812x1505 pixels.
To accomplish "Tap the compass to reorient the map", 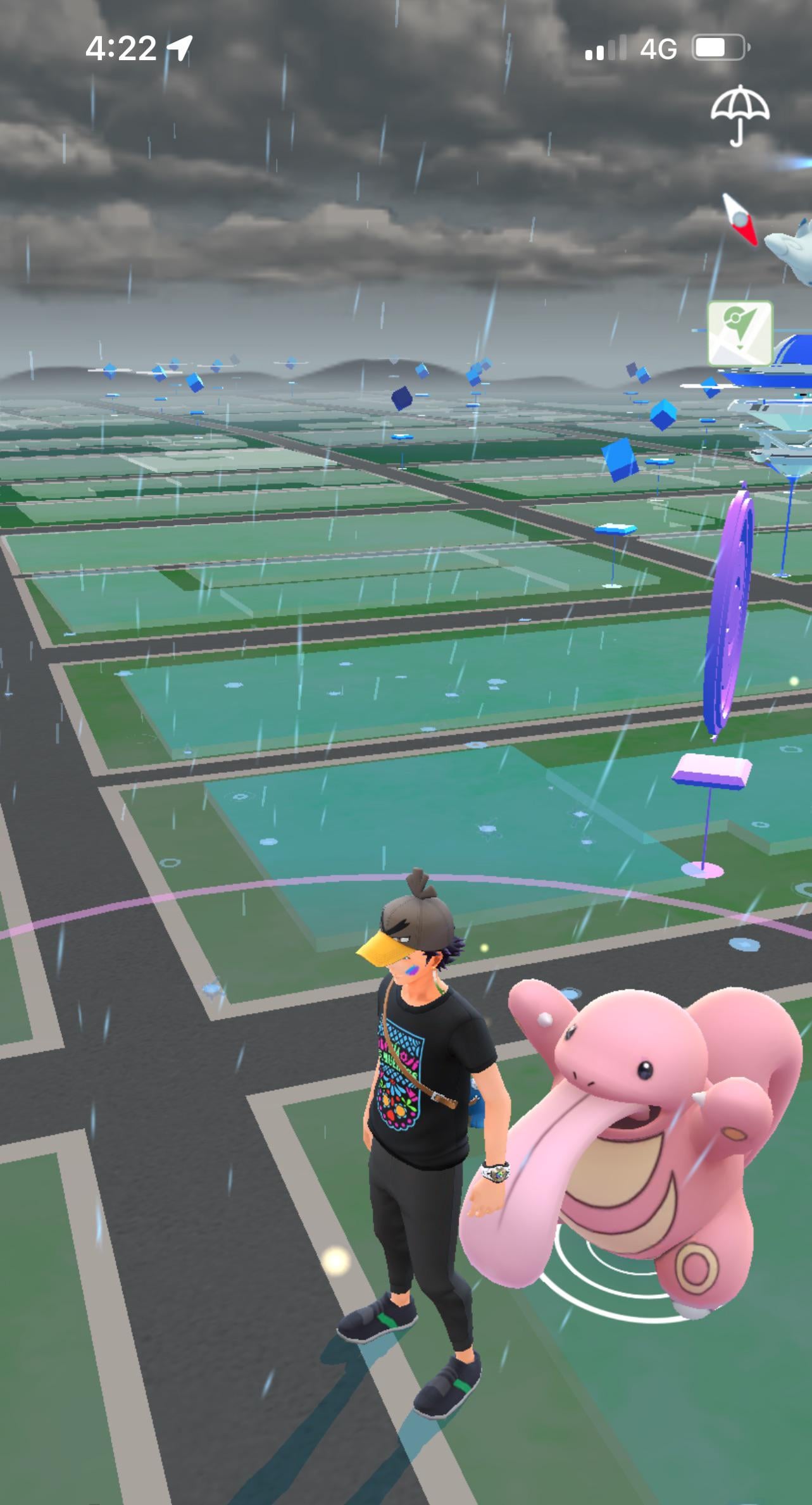I will [740, 219].
